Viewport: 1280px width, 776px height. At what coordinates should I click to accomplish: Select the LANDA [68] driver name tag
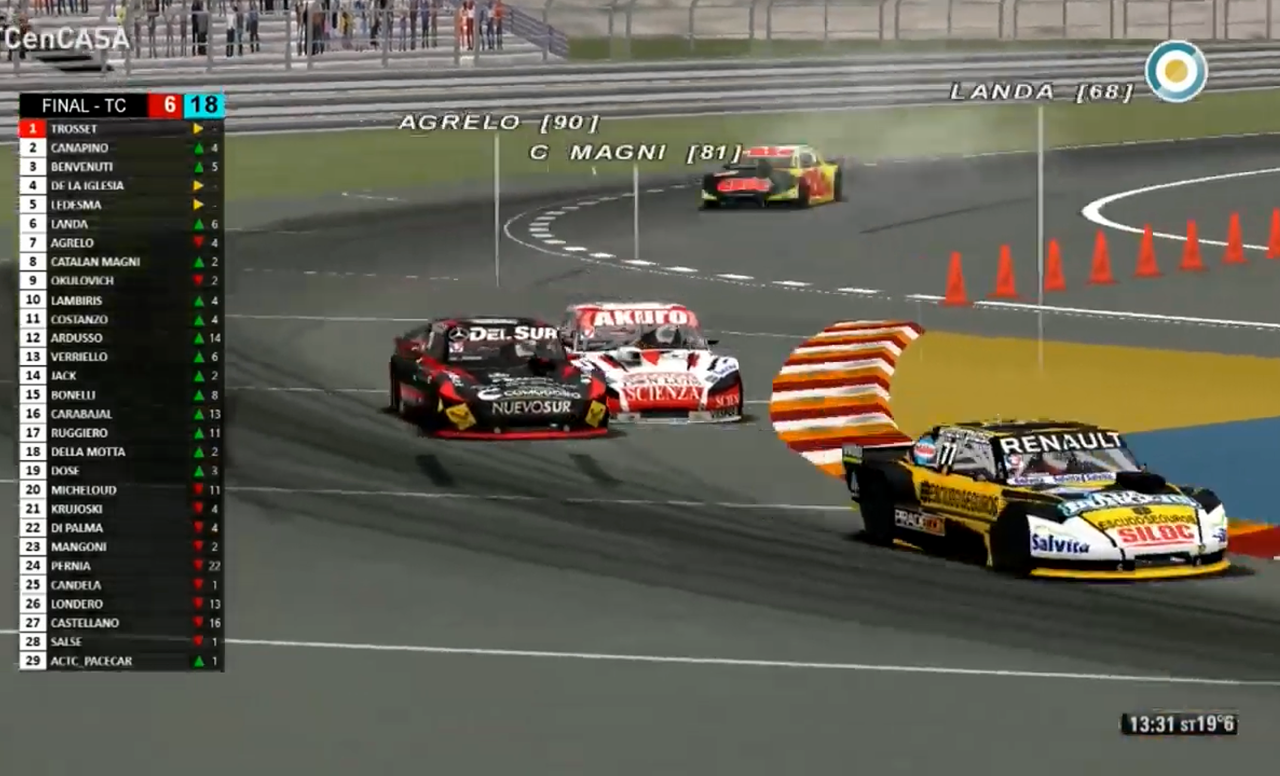[1041, 92]
